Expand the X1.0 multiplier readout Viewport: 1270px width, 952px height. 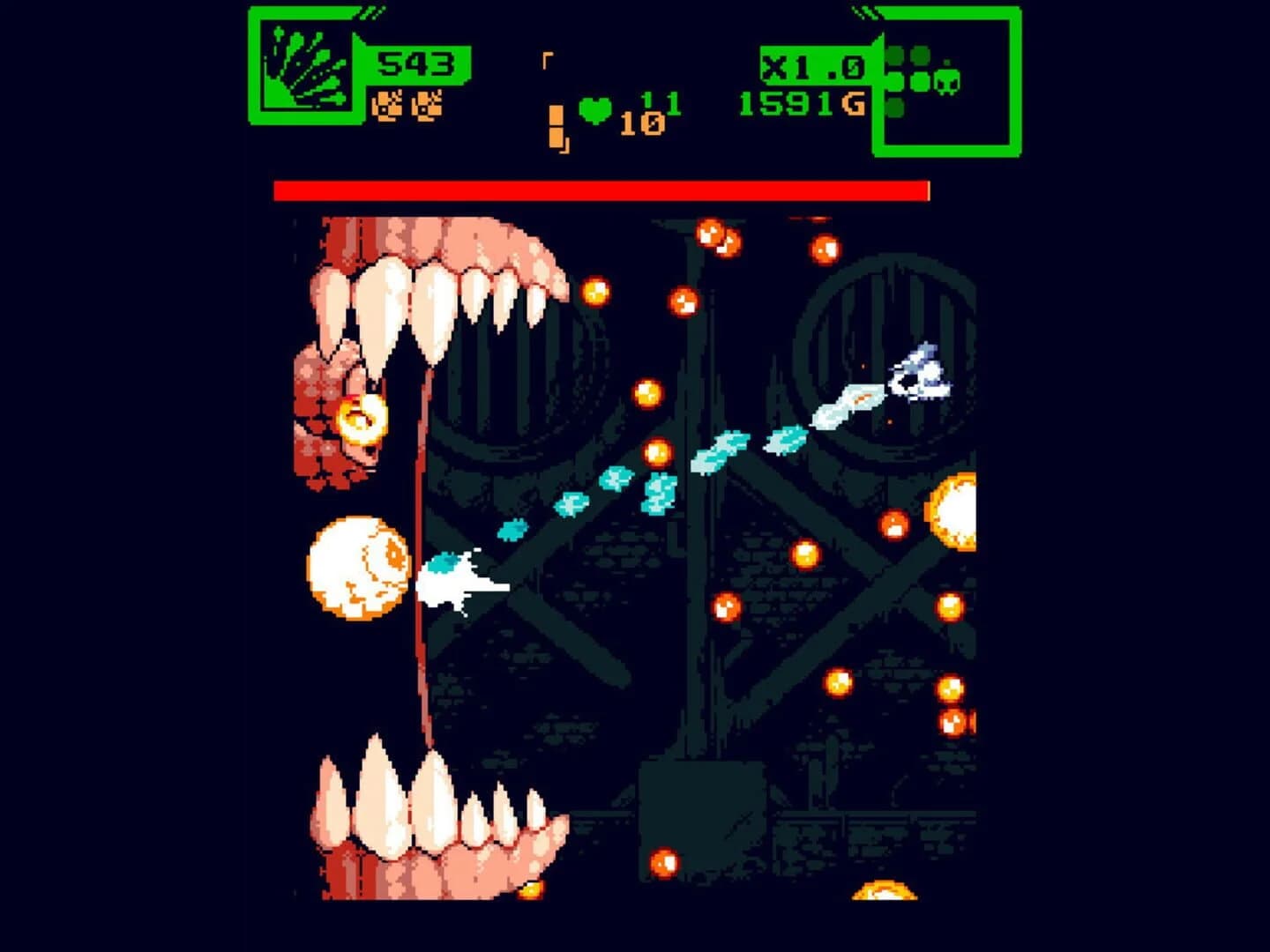point(813,66)
